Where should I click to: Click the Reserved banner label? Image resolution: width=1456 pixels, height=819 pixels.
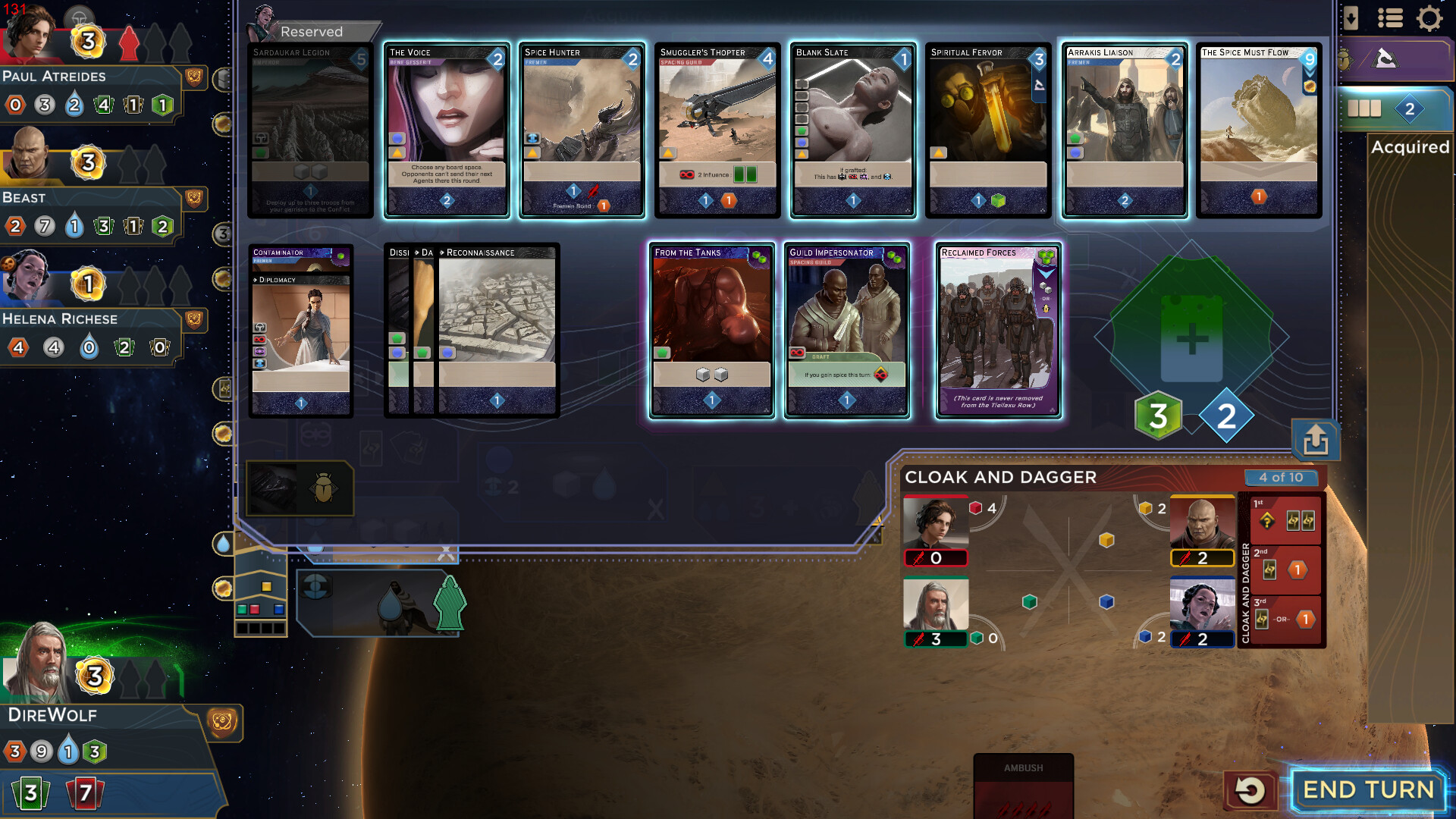pos(312,32)
